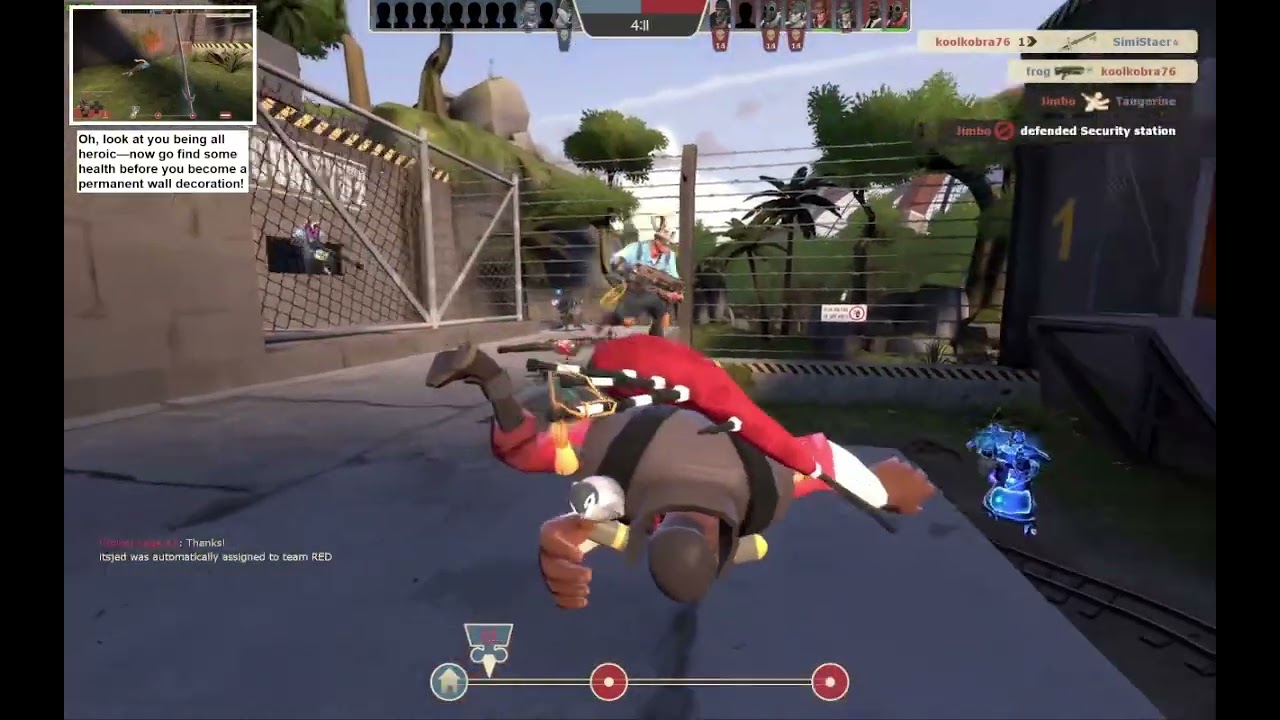The width and height of the screenshot is (1280, 720).
Task: Click the center red control point marker
Action: coord(610,682)
